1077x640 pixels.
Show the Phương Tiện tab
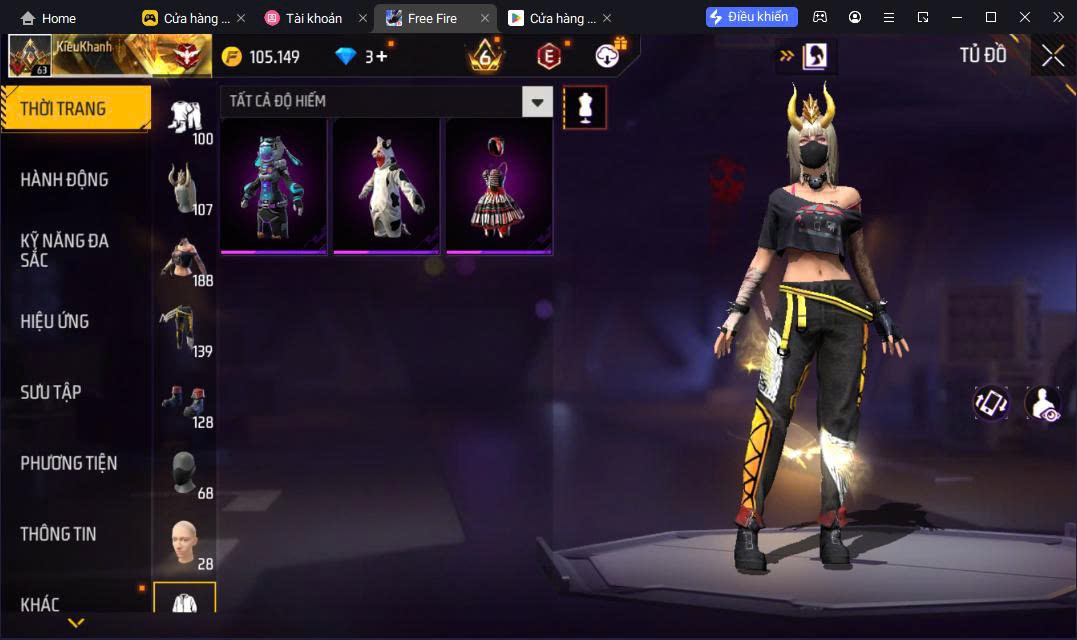[x=69, y=463]
